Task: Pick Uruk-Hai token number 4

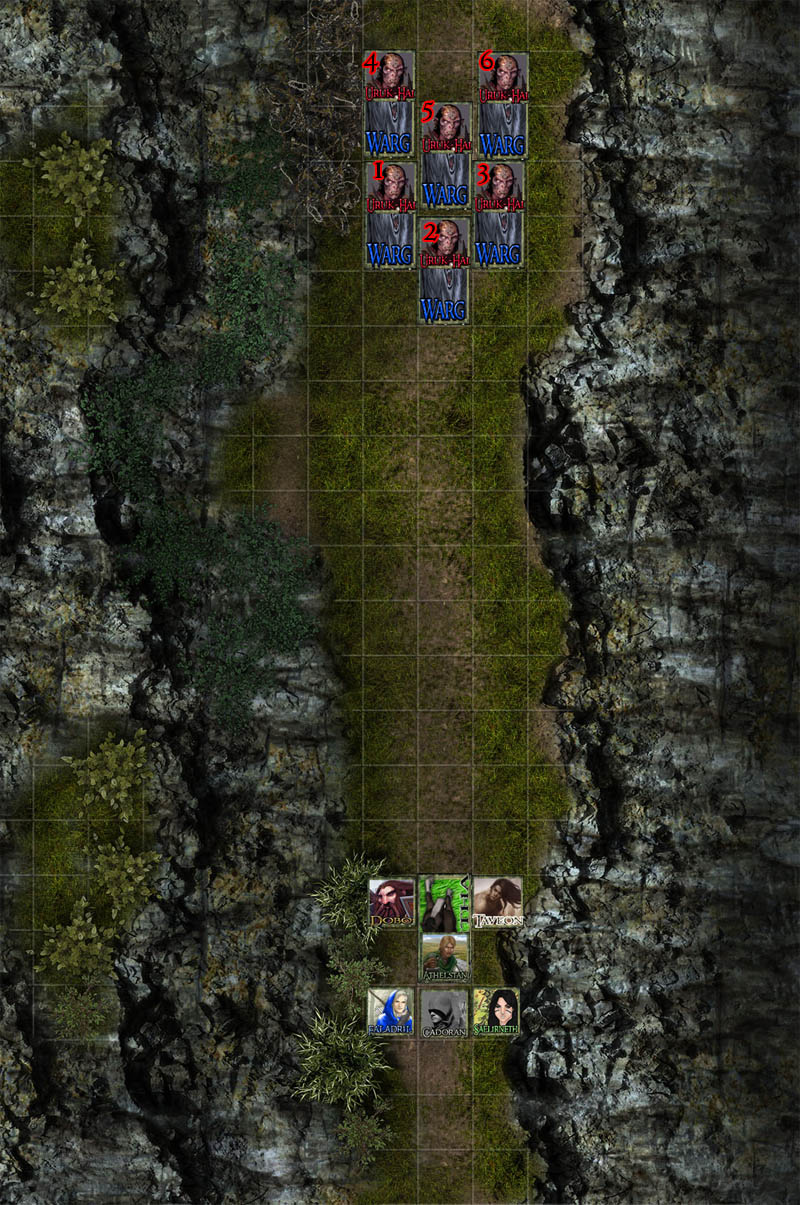Action: point(391,76)
